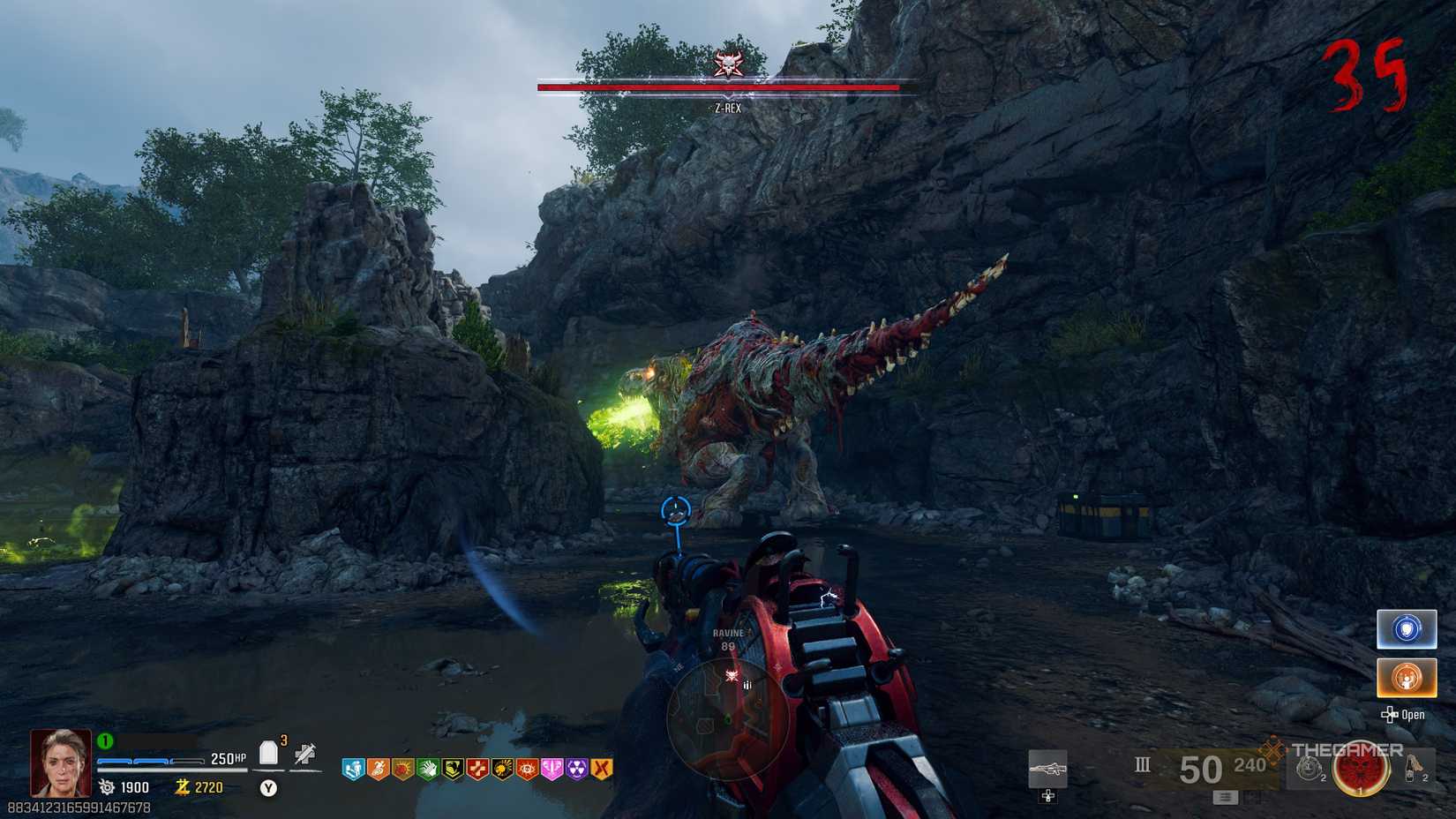Click the LMG weapon silhouette icon
This screenshot has width=1456, height=819.
pyautogui.click(x=1048, y=768)
